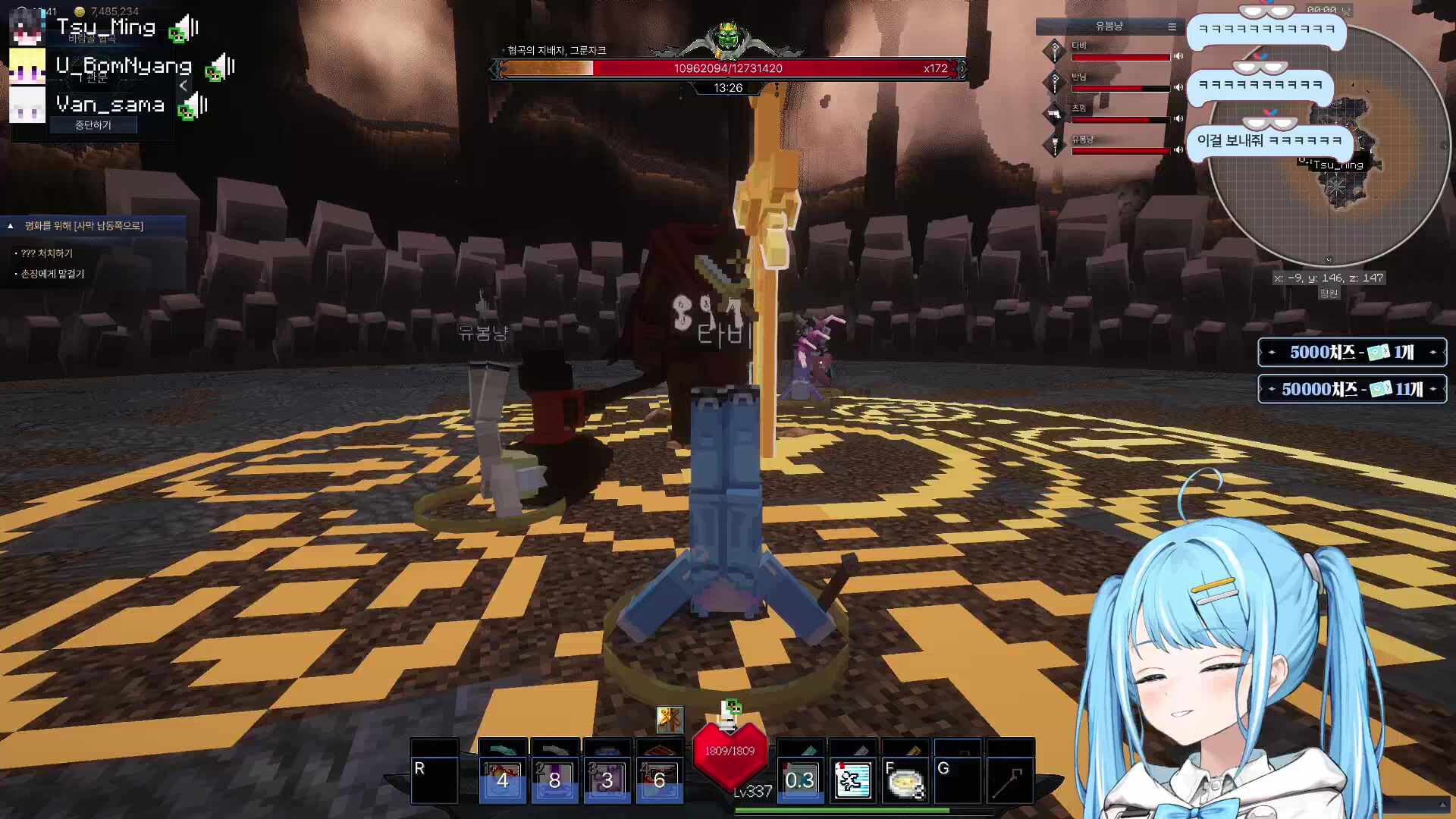Select the ??? 처치하기 quest objective
1456x819 pixels.
[47, 253]
